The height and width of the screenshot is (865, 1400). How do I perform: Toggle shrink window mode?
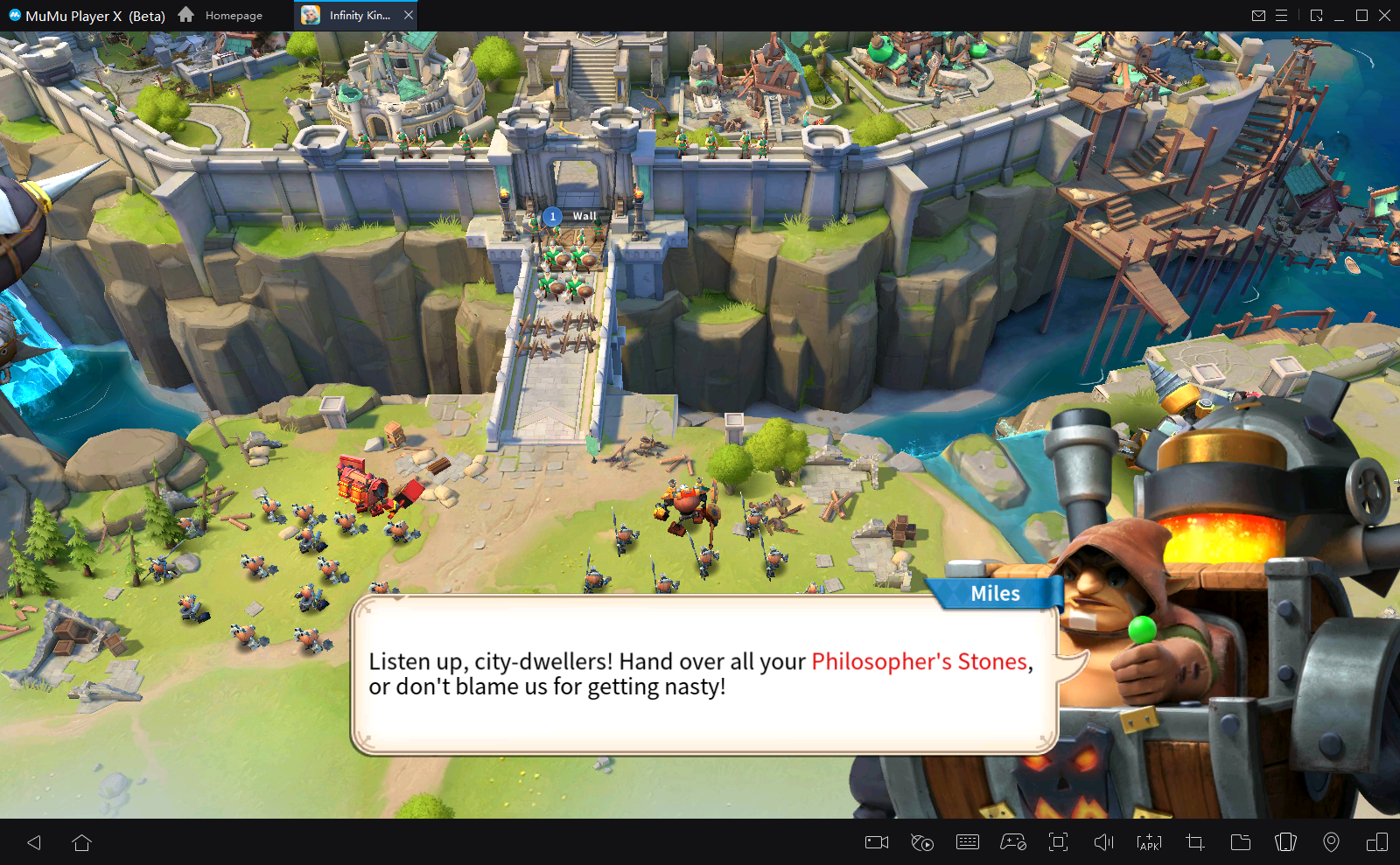click(1317, 15)
